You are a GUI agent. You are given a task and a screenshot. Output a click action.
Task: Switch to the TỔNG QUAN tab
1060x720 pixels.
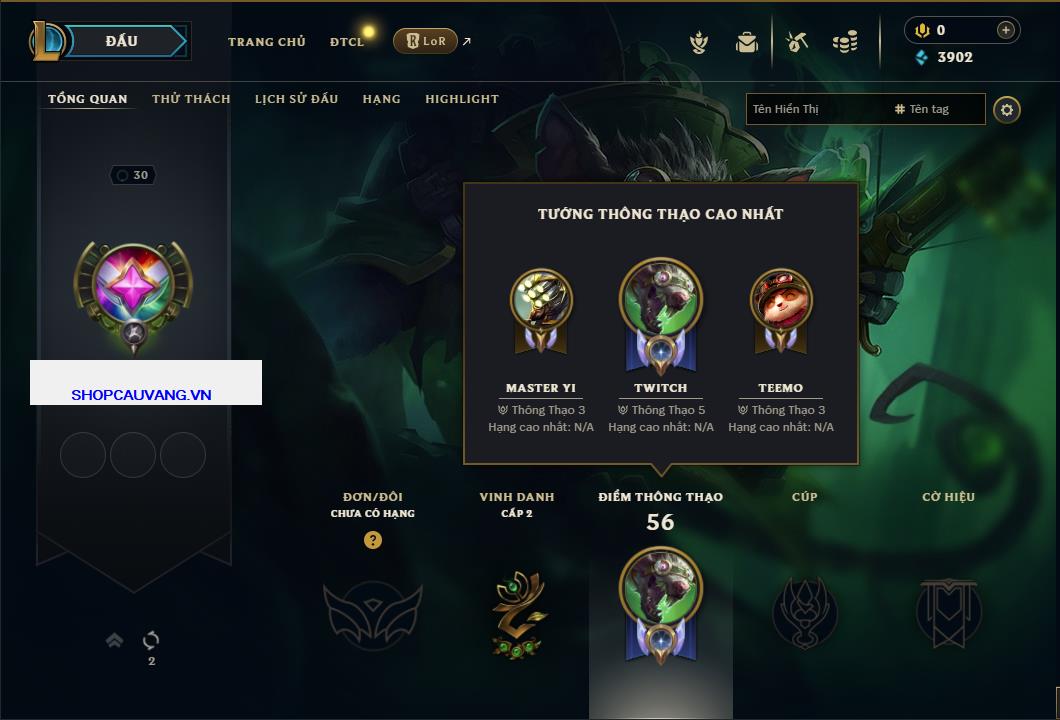(88, 99)
